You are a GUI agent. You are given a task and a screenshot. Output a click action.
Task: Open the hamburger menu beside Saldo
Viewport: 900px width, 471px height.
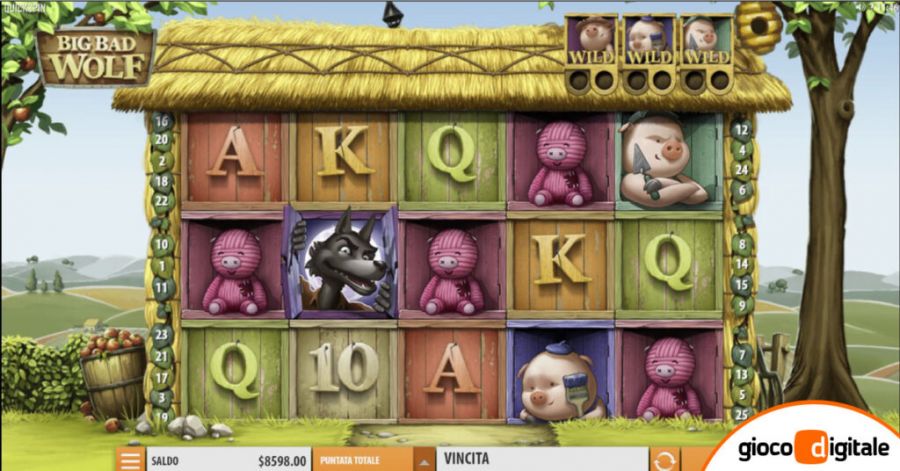pos(130,460)
